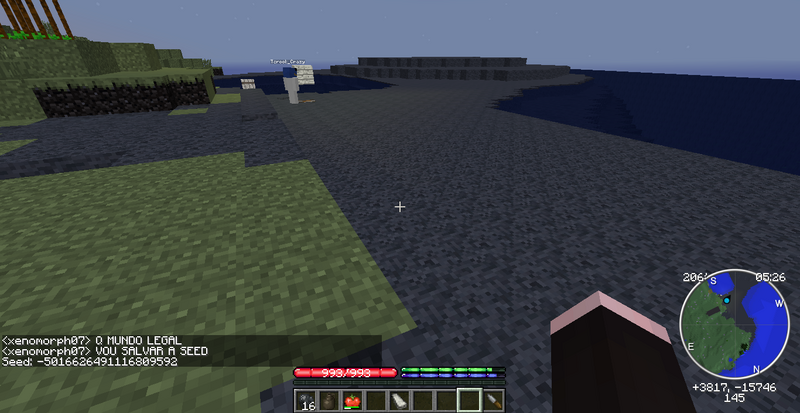The width and height of the screenshot is (800, 413).
Task: Equip the knife in the hotbar
Action: [492, 401]
